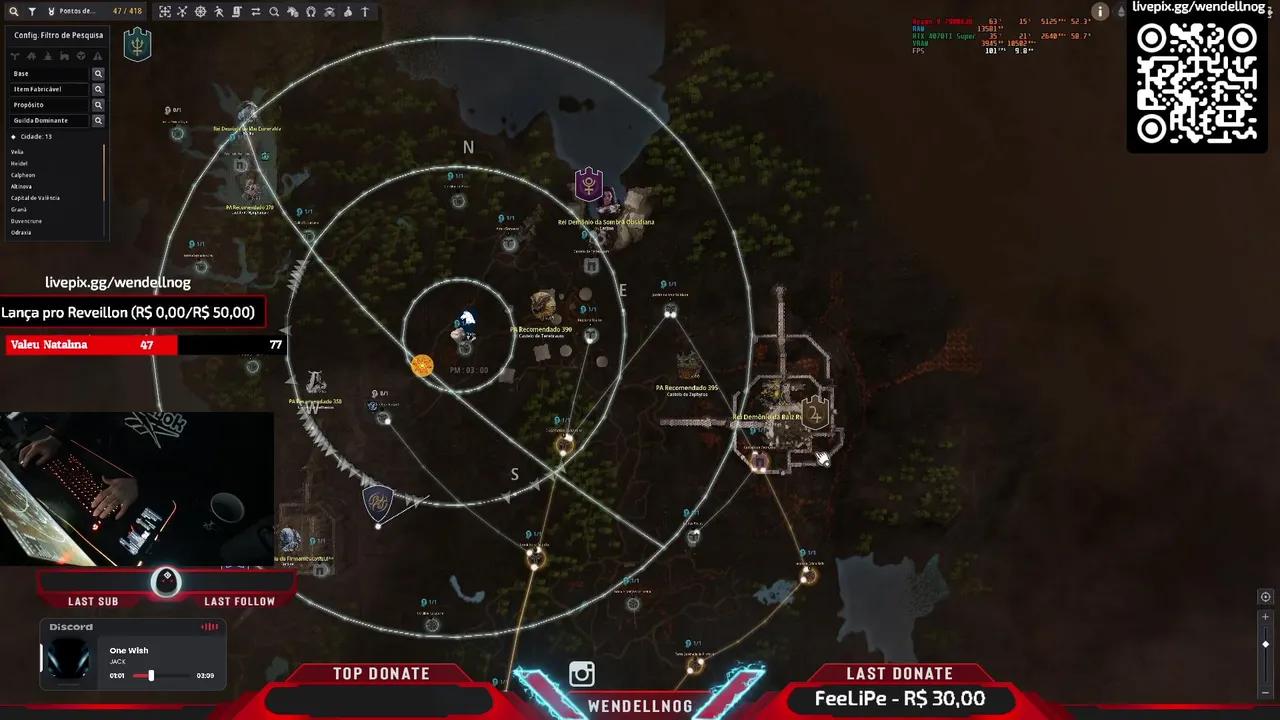Select Odraxia in the city list
Screen dimensions: 1280x720
pyautogui.click(x=21, y=232)
